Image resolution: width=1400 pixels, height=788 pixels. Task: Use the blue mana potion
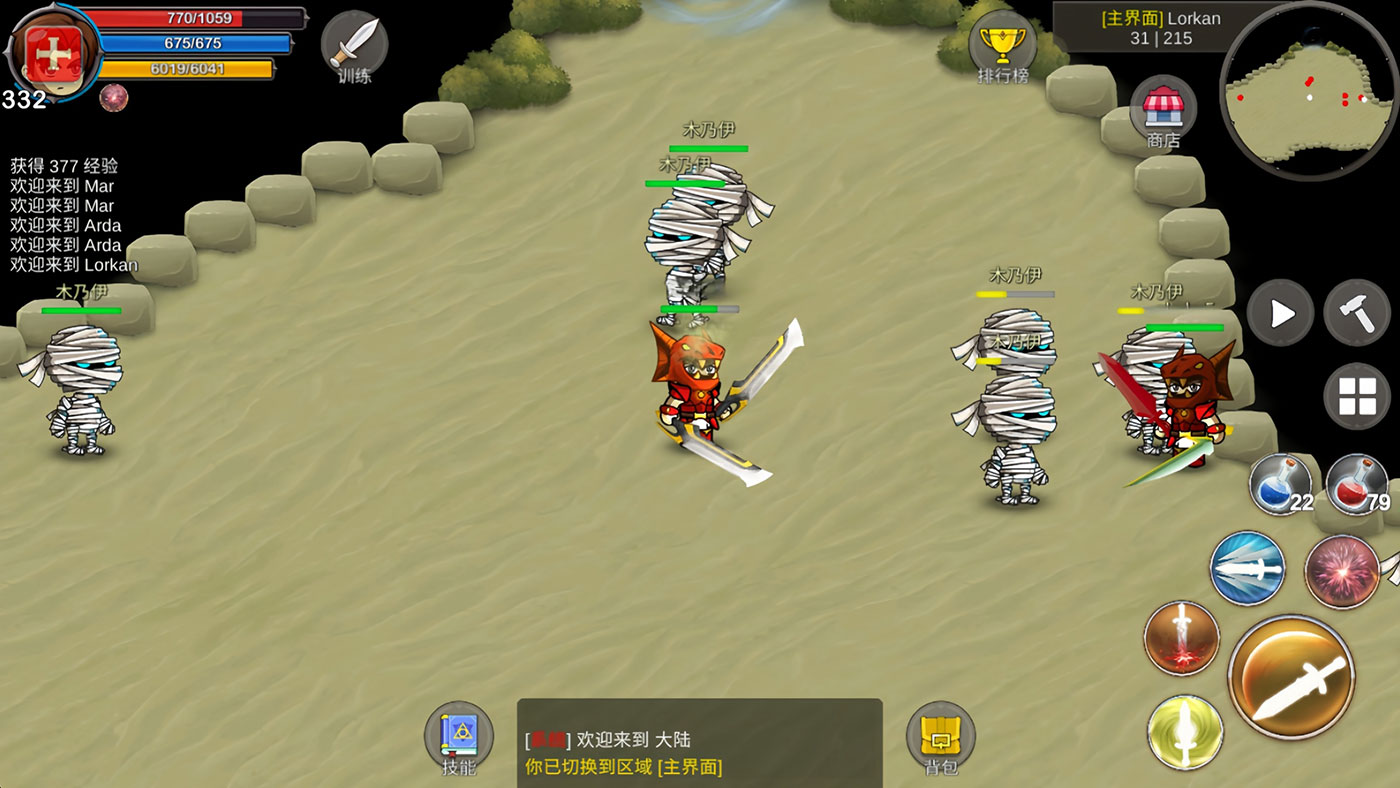(x=1280, y=485)
